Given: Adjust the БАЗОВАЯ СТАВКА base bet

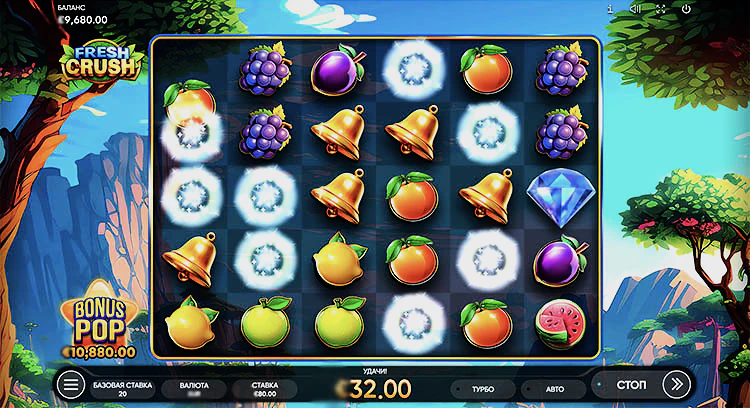Looking at the screenshot, I should coord(123,389).
